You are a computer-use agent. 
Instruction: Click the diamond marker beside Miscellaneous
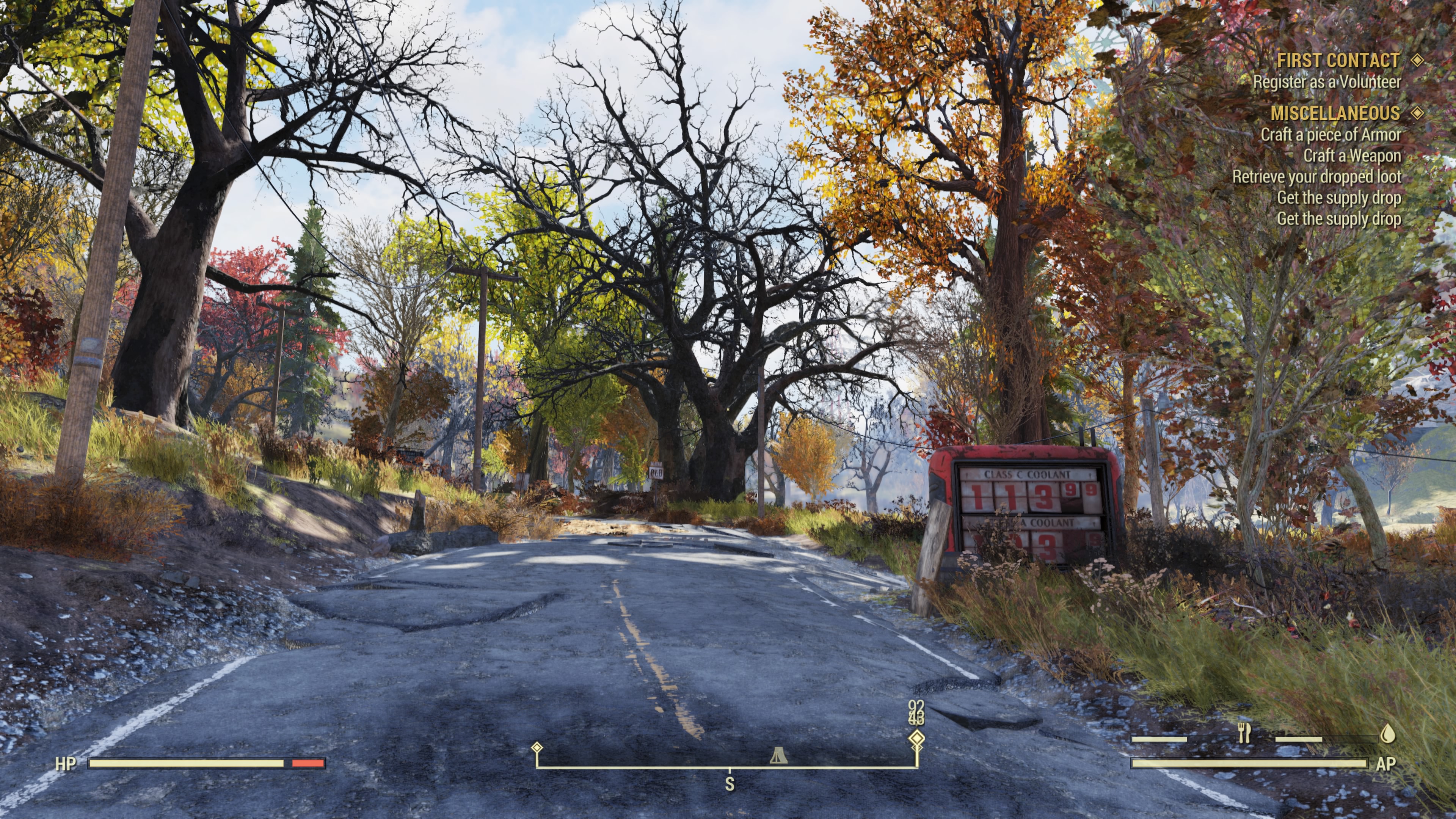pos(1417,113)
